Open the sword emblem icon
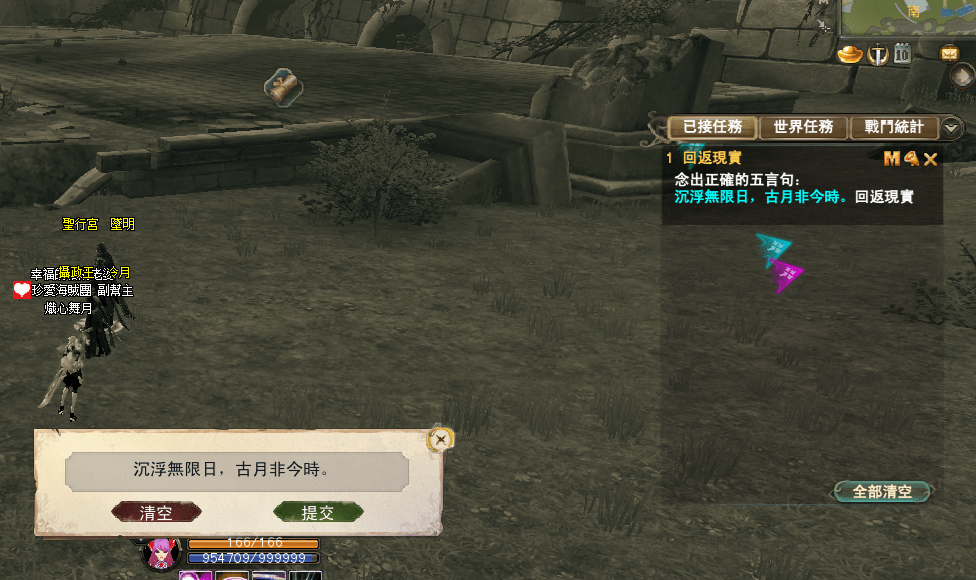Viewport: 976px width, 580px height. click(x=878, y=54)
